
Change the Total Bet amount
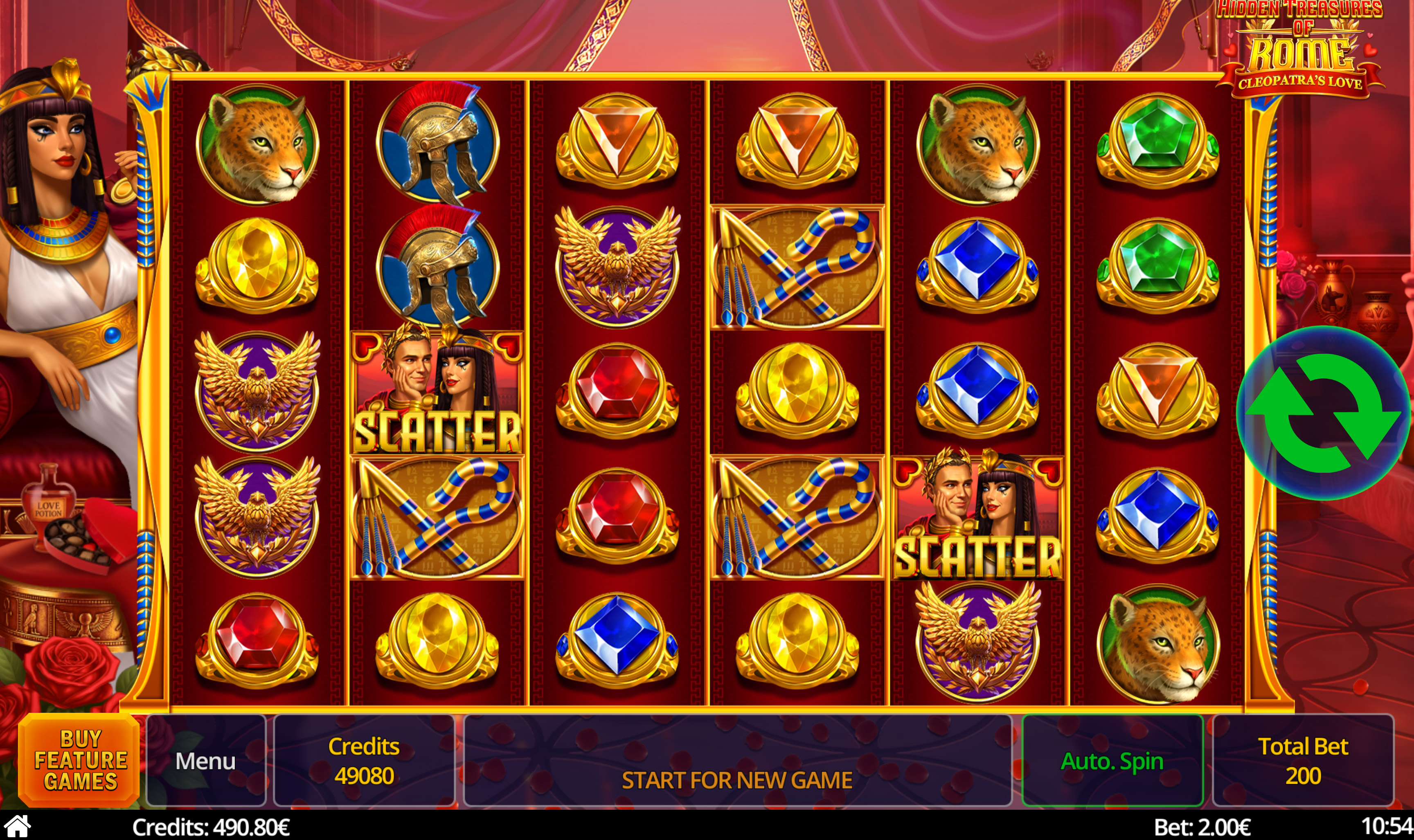pyautogui.click(x=1302, y=760)
